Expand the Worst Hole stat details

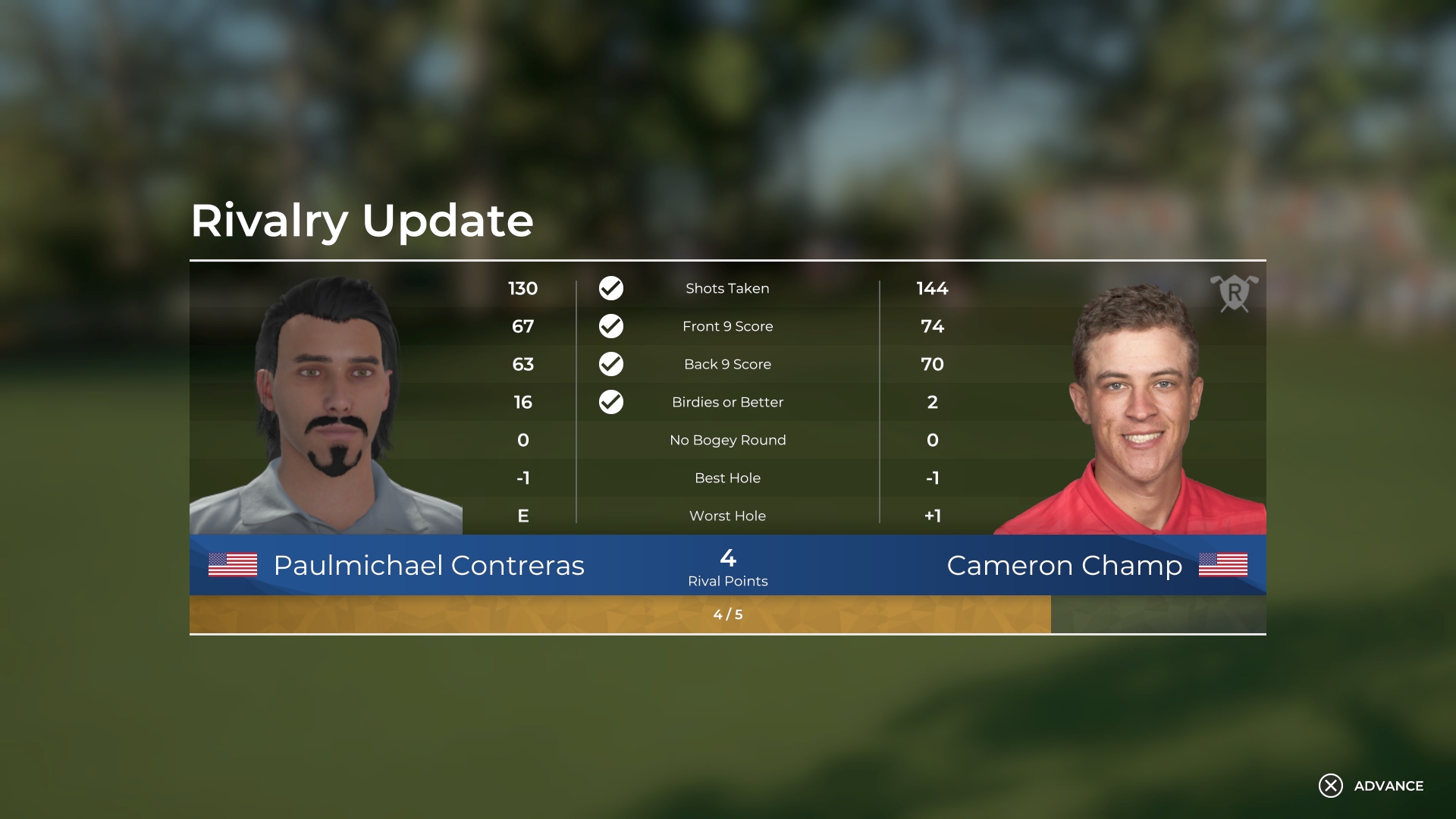[x=727, y=516]
